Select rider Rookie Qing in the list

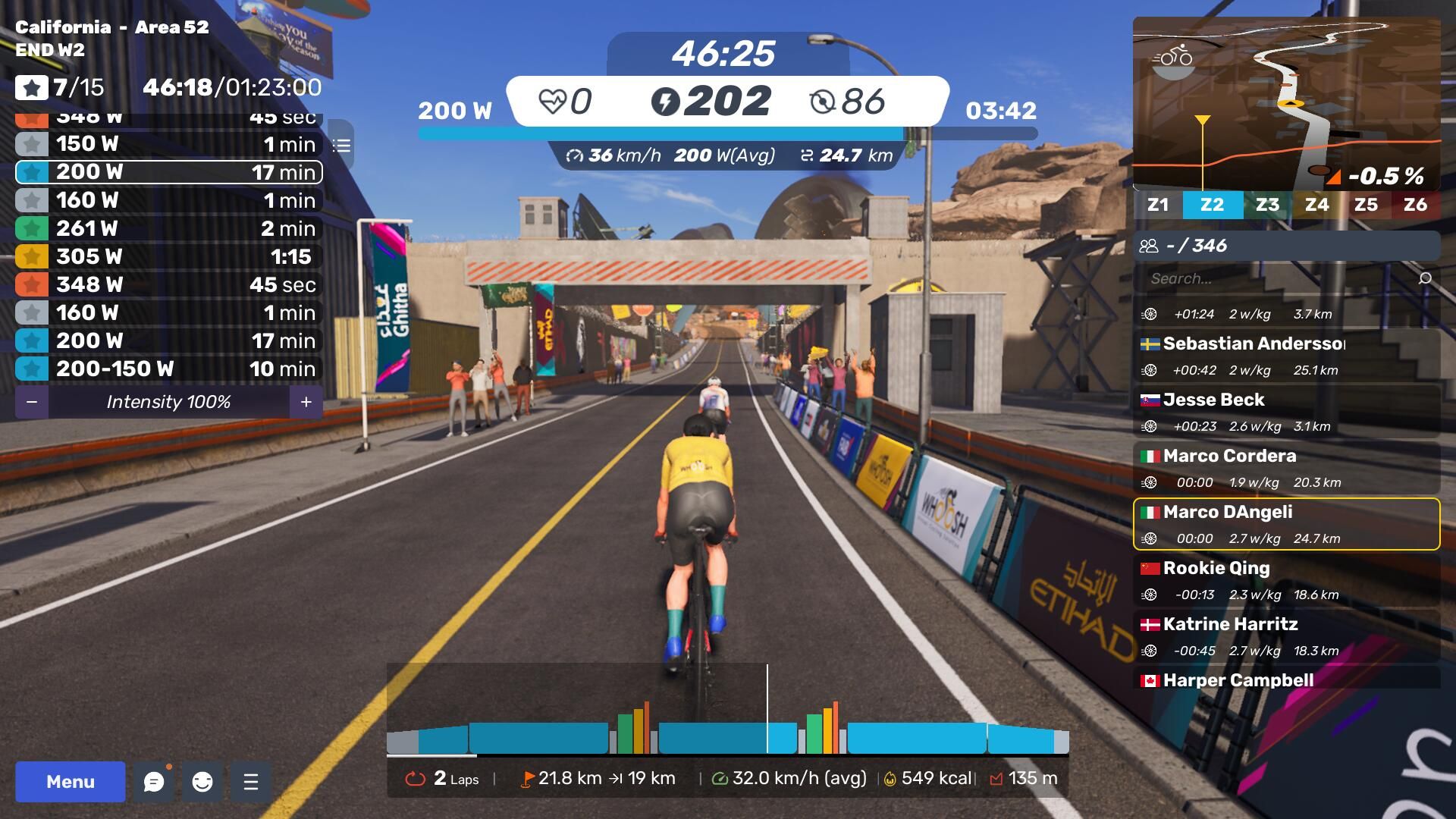click(1286, 580)
